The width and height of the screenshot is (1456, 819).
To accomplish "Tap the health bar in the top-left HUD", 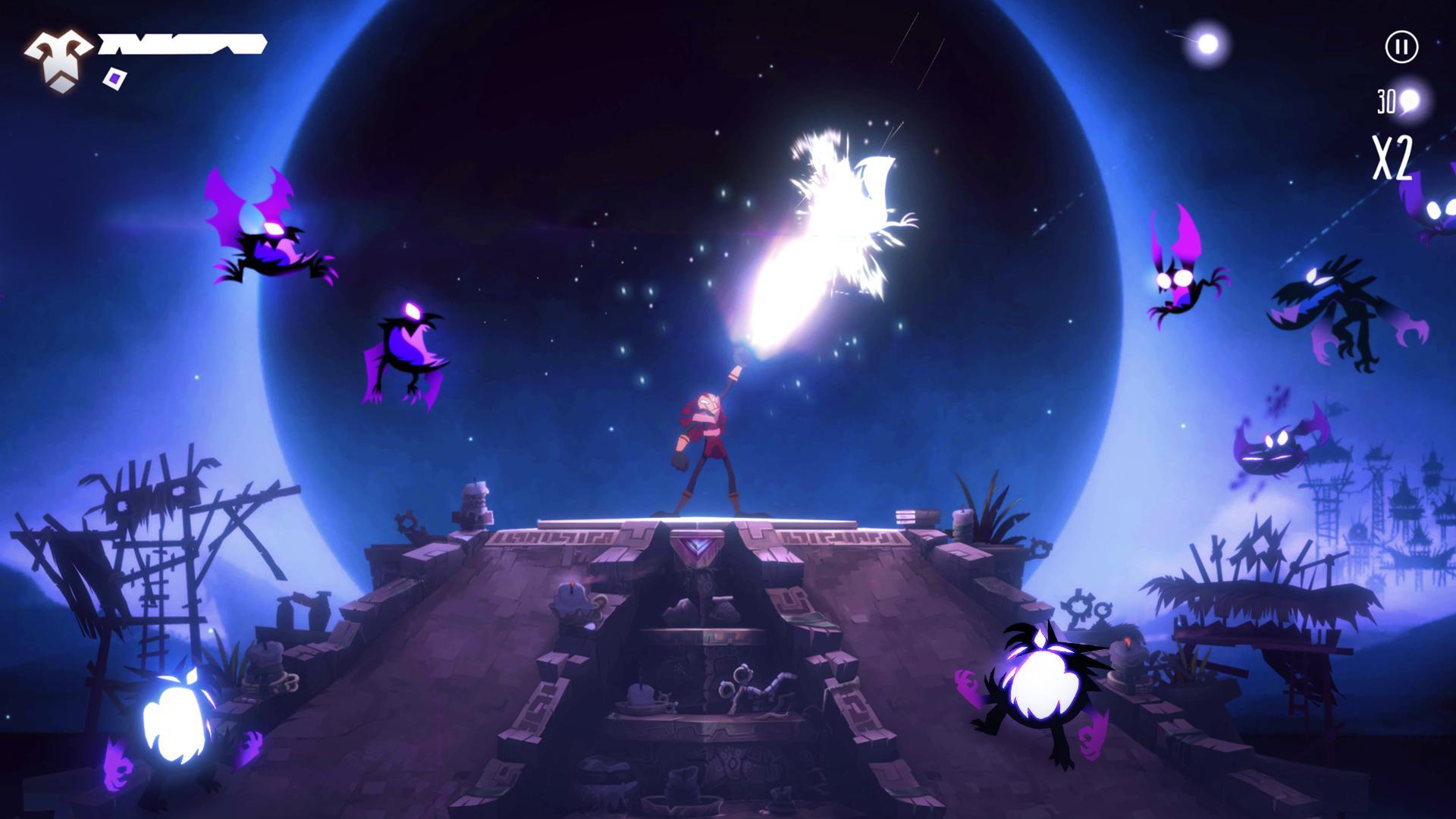I will (182, 45).
